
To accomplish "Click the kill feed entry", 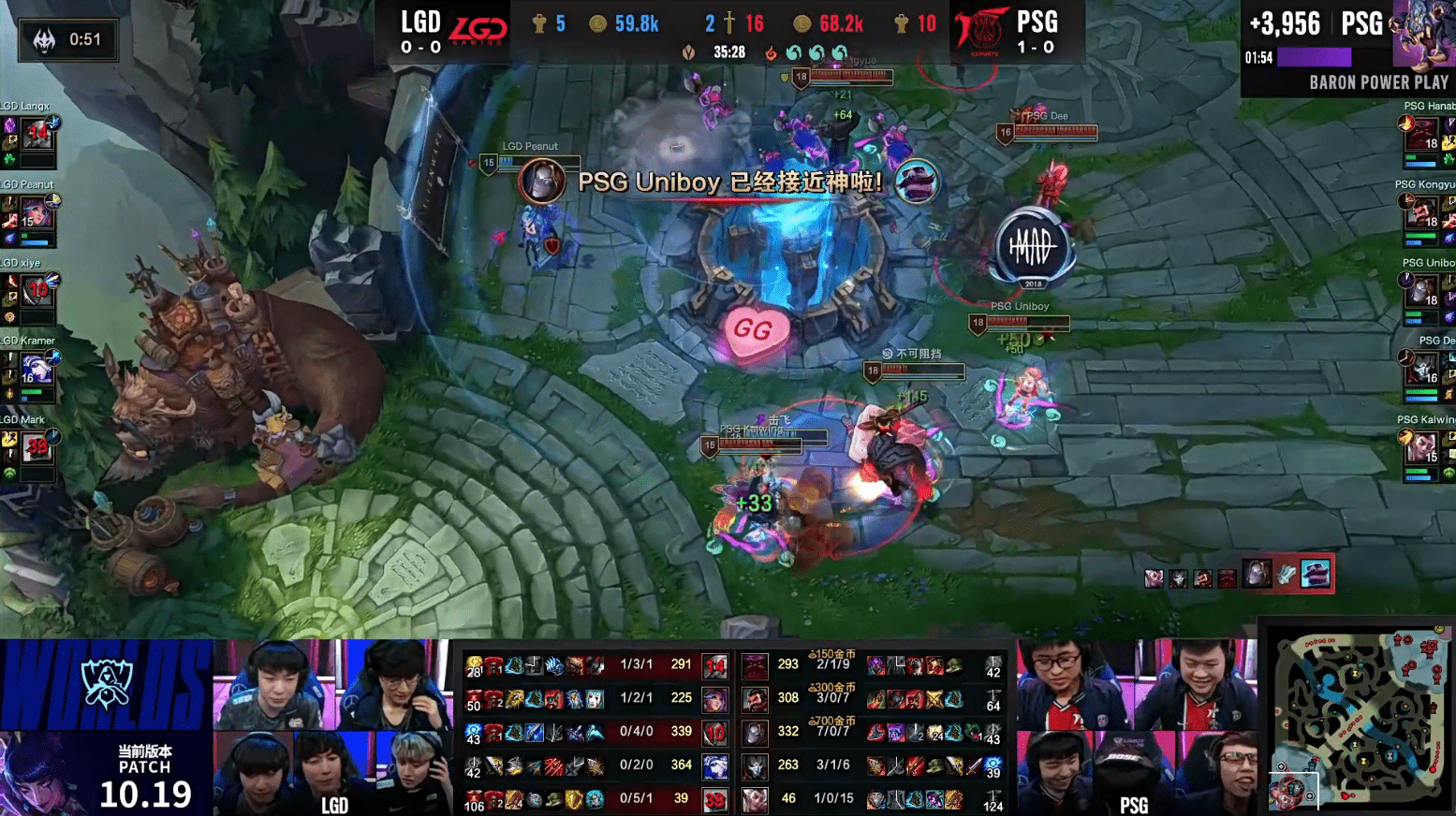I will 1238,575.
